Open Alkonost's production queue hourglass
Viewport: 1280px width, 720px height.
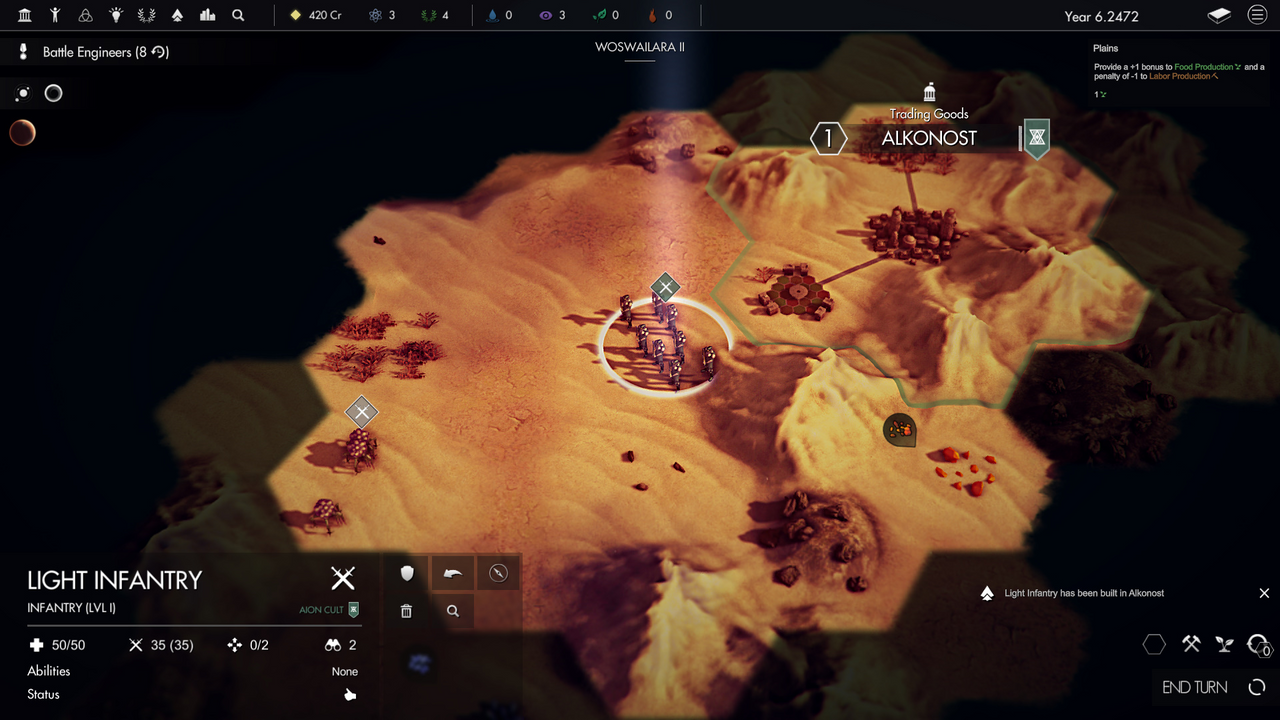pos(1035,138)
